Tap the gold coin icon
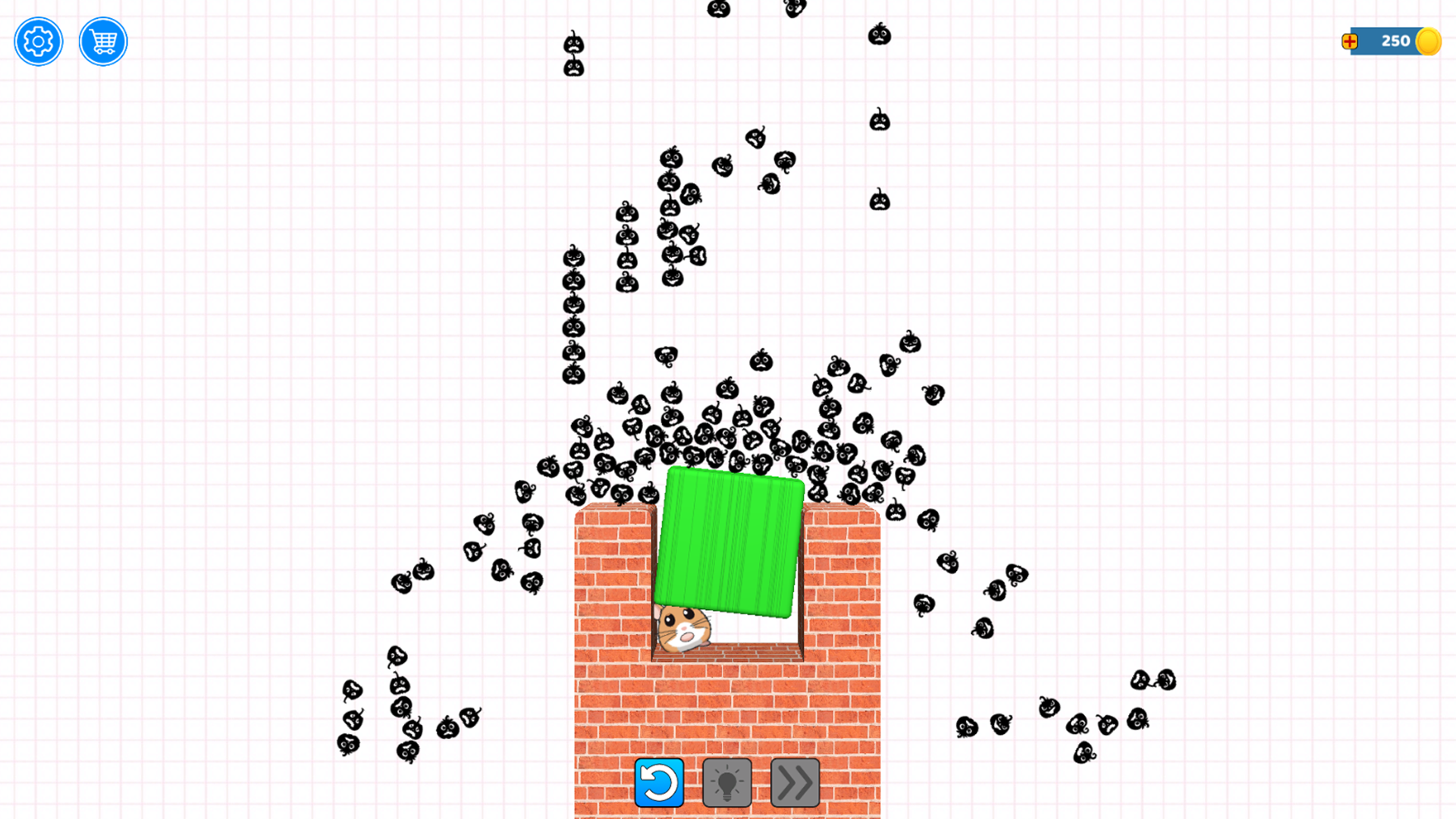Viewport: 1456px width, 819px height. [1429, 42]
